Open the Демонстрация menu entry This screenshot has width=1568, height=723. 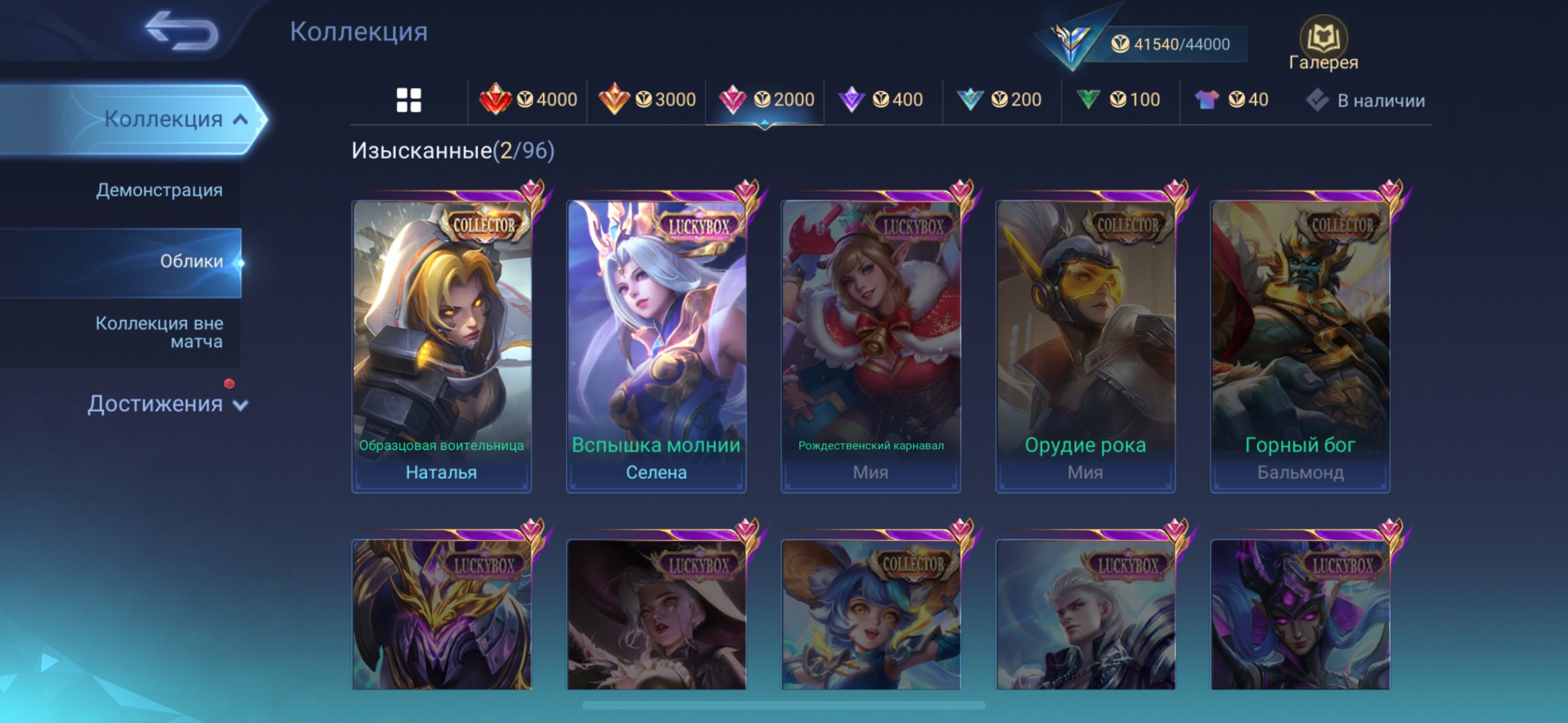[x=159, y=190]
